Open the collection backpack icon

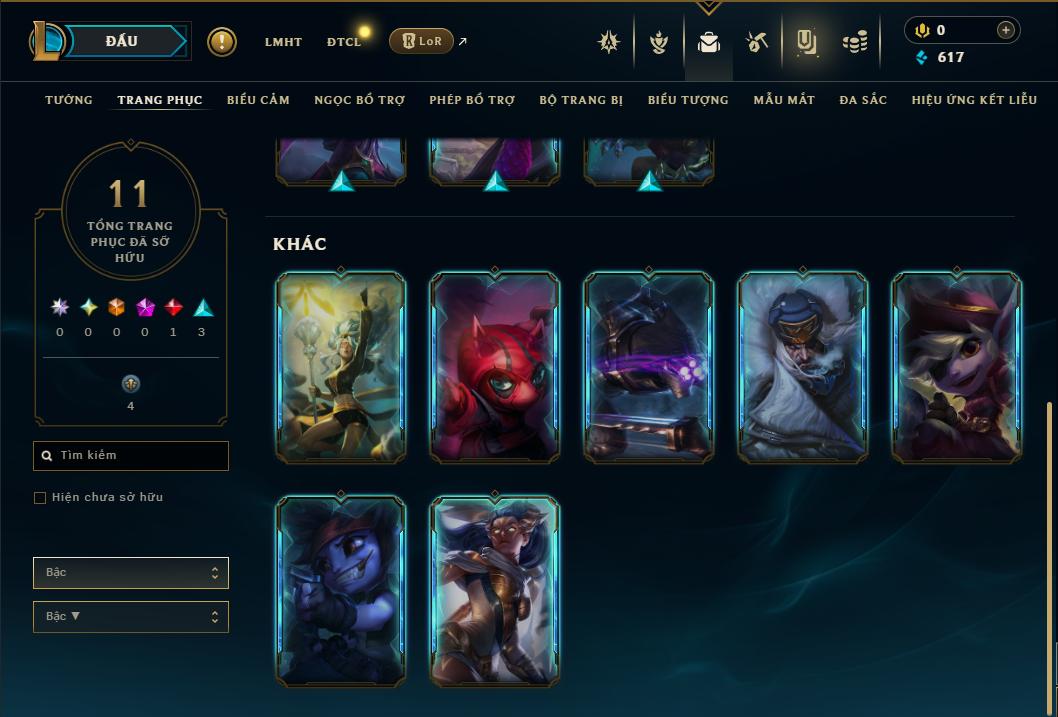click(709, 42)
